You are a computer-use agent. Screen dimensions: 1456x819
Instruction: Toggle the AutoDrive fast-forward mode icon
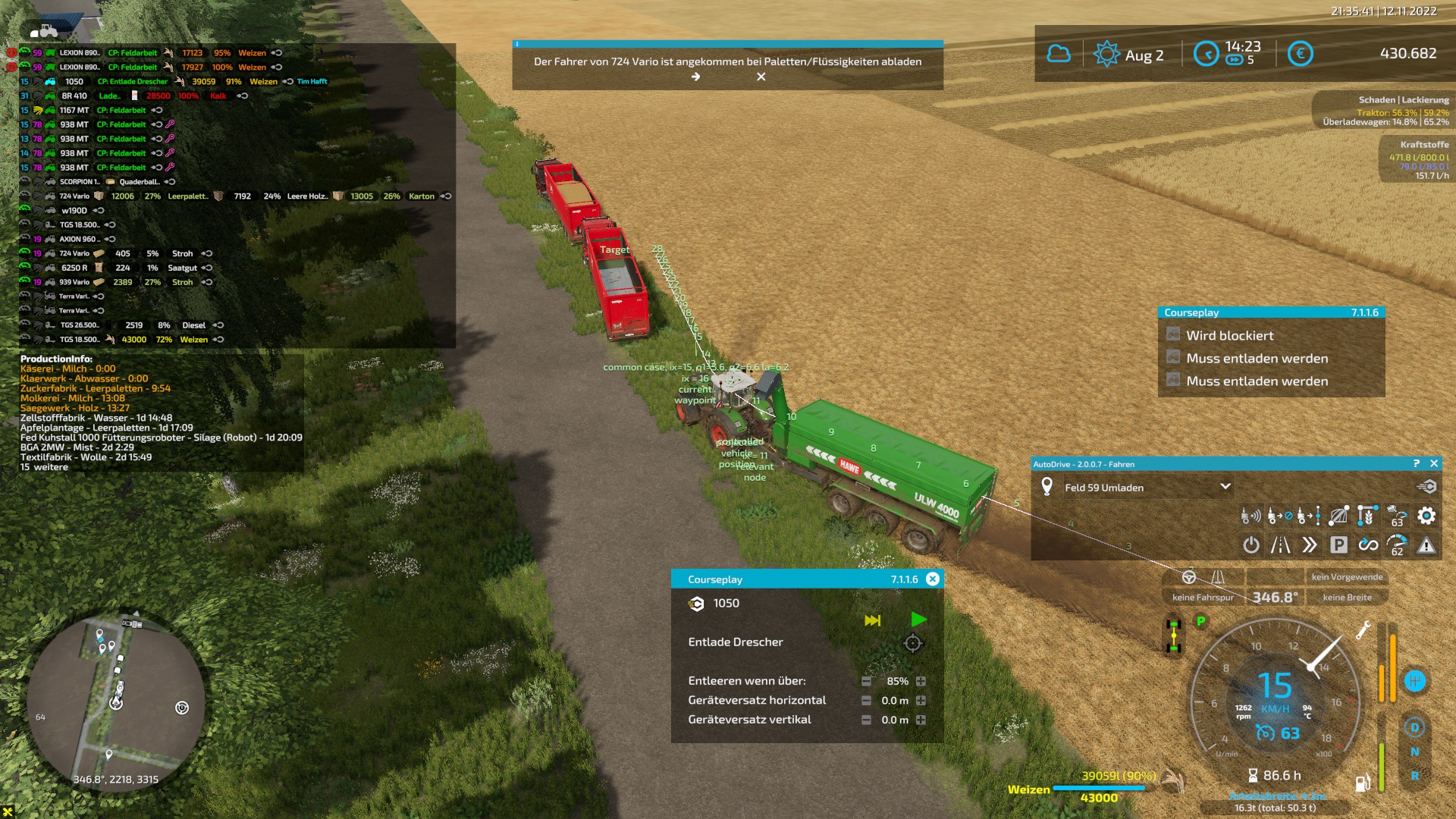(1310, 545)
